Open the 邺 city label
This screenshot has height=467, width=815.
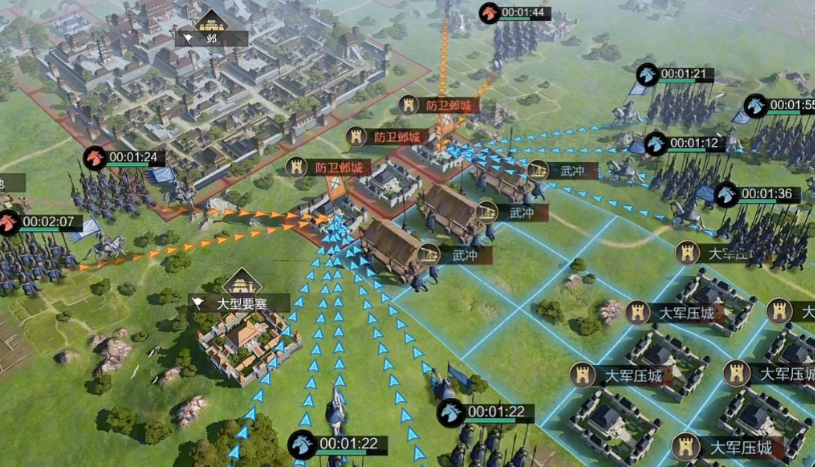click(x=211, y=38)
